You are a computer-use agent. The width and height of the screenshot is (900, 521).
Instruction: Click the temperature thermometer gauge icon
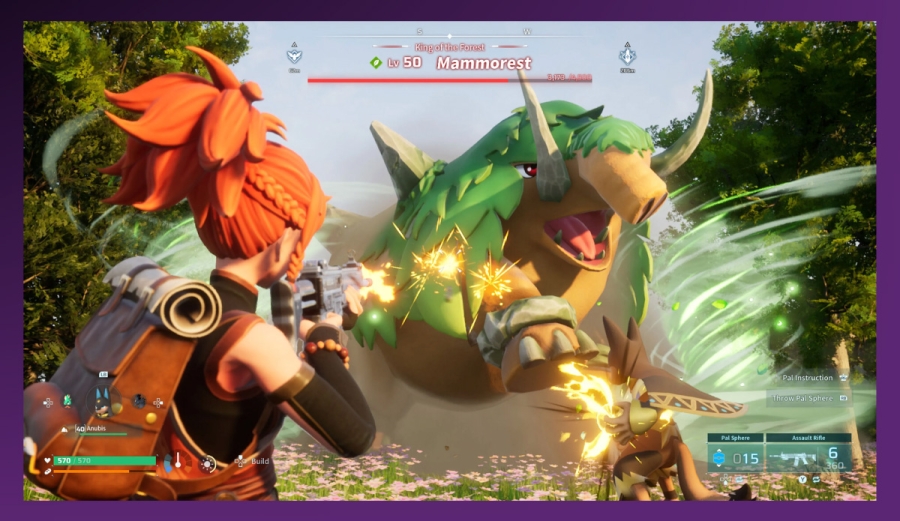coord(177,462)
